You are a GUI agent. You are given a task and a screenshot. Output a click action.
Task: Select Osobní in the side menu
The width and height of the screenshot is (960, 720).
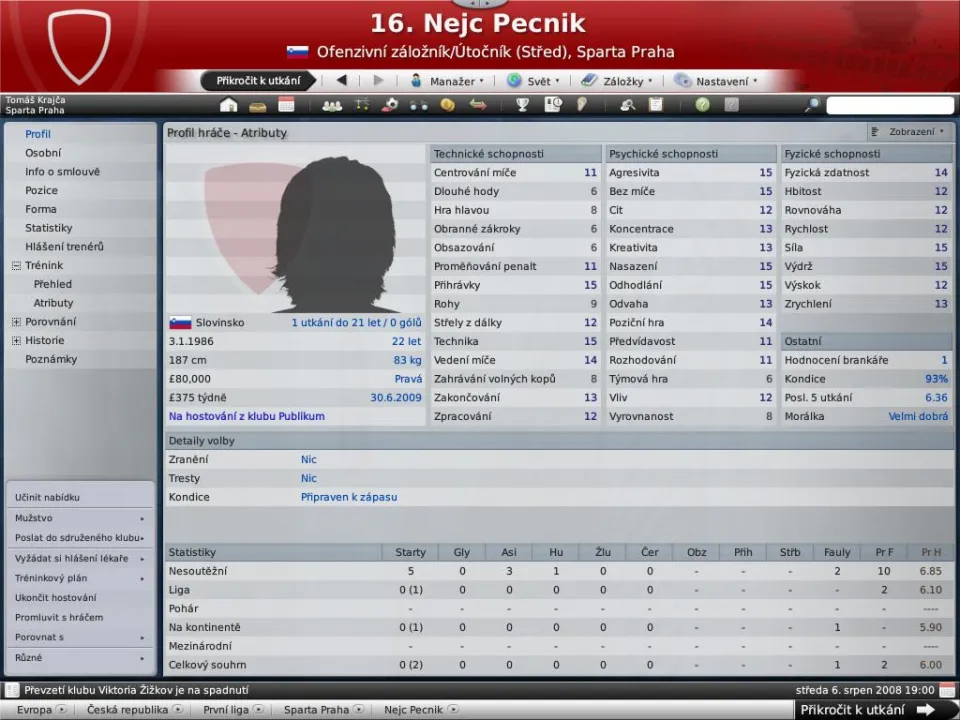point(43,153)
